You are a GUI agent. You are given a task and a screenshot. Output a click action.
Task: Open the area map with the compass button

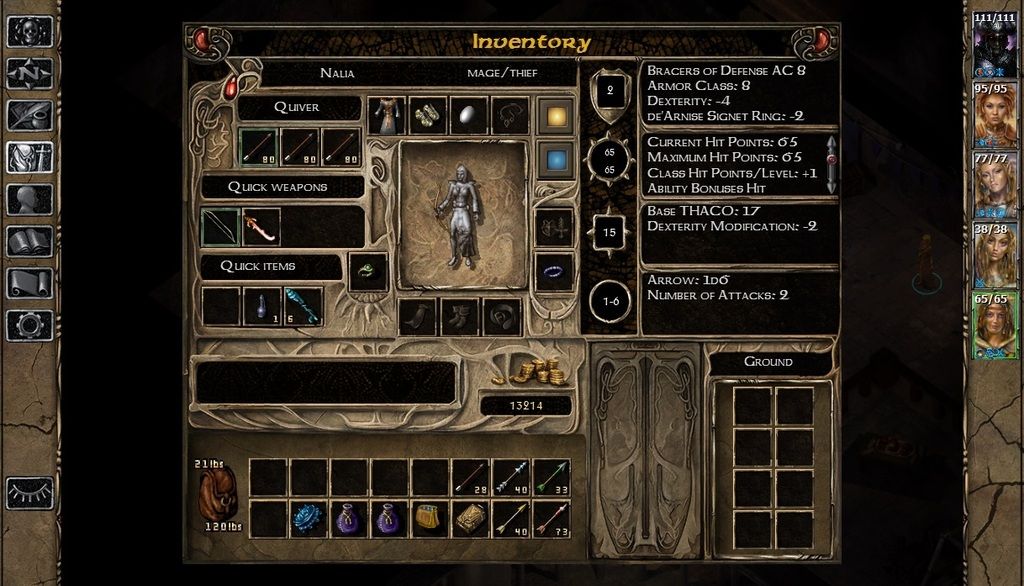point(30,73)
